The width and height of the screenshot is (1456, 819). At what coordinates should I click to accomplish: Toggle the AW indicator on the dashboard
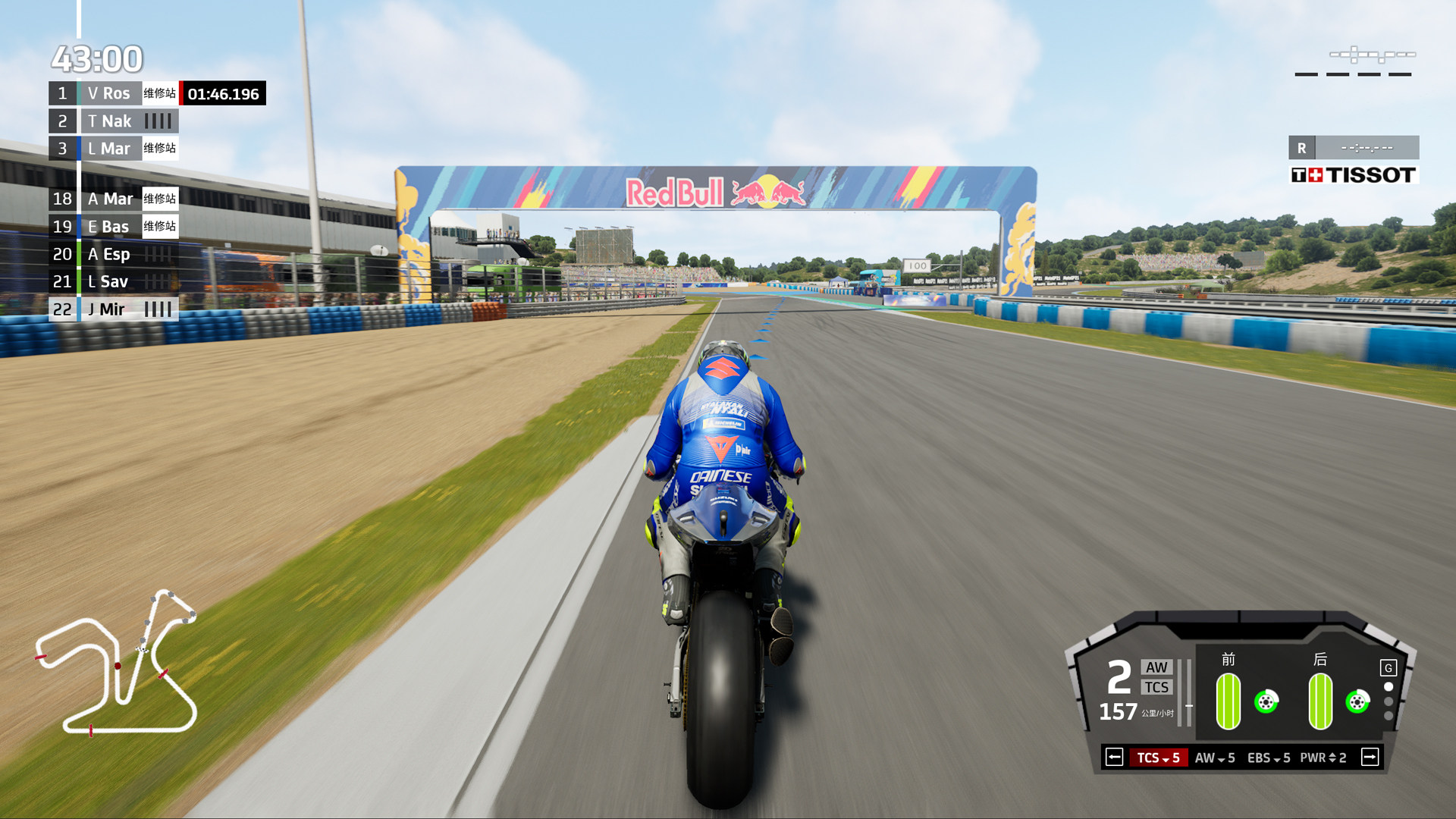click(x=1156, y=667)
